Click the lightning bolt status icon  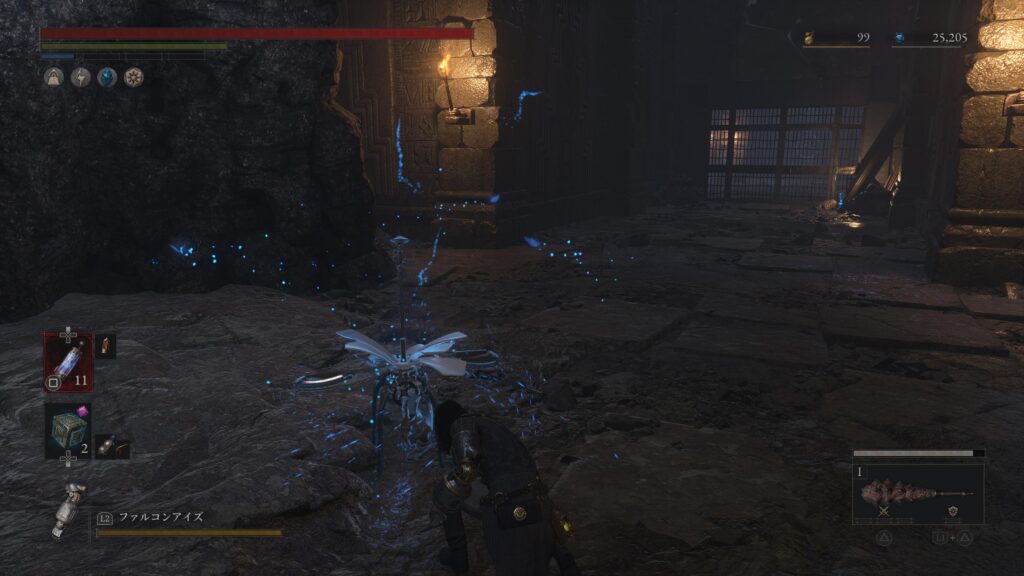[80, 77]
